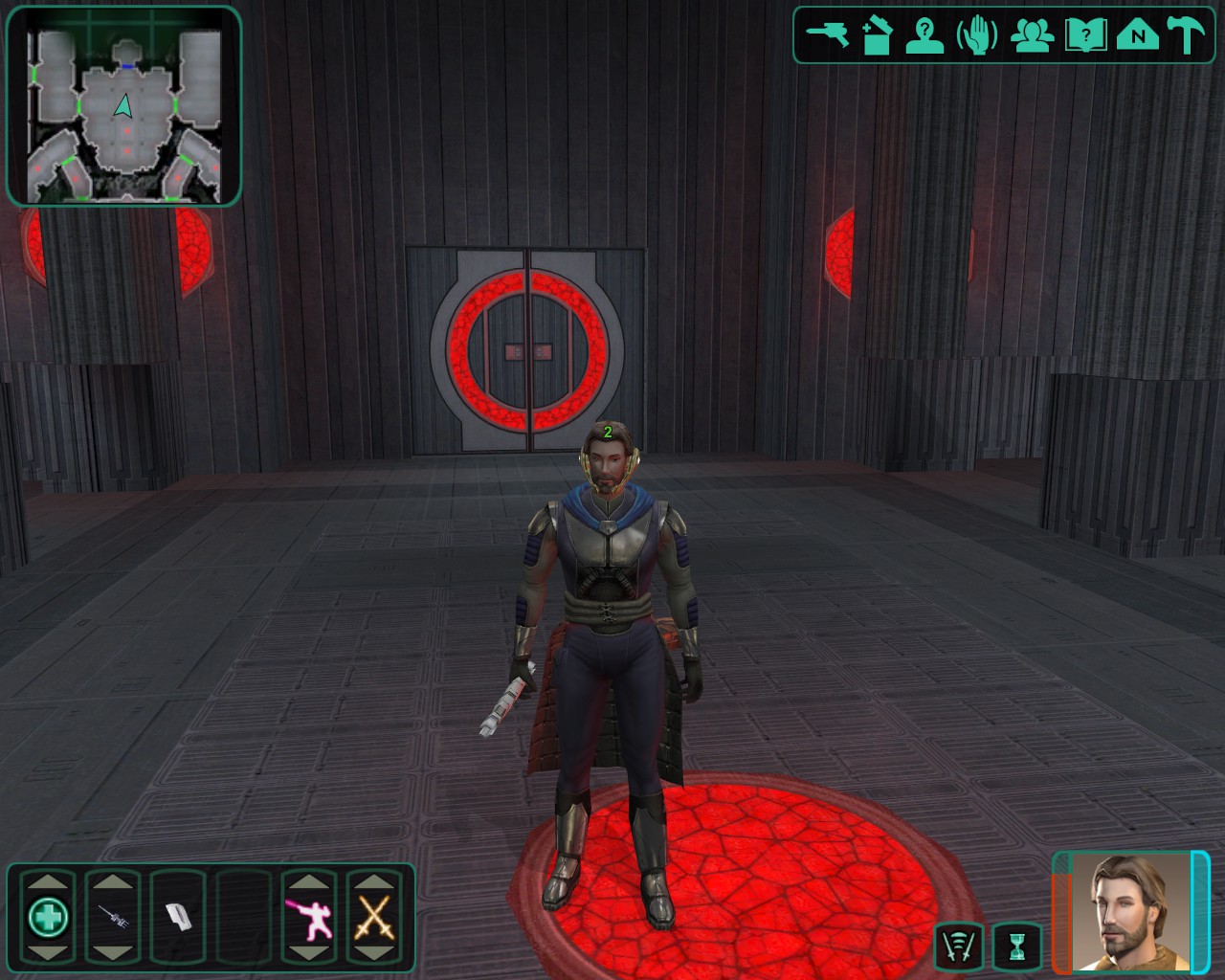The image size is (1225, 980).
Task: Click the crossed swords icon beside the hourglass
Action: point(959,947)
